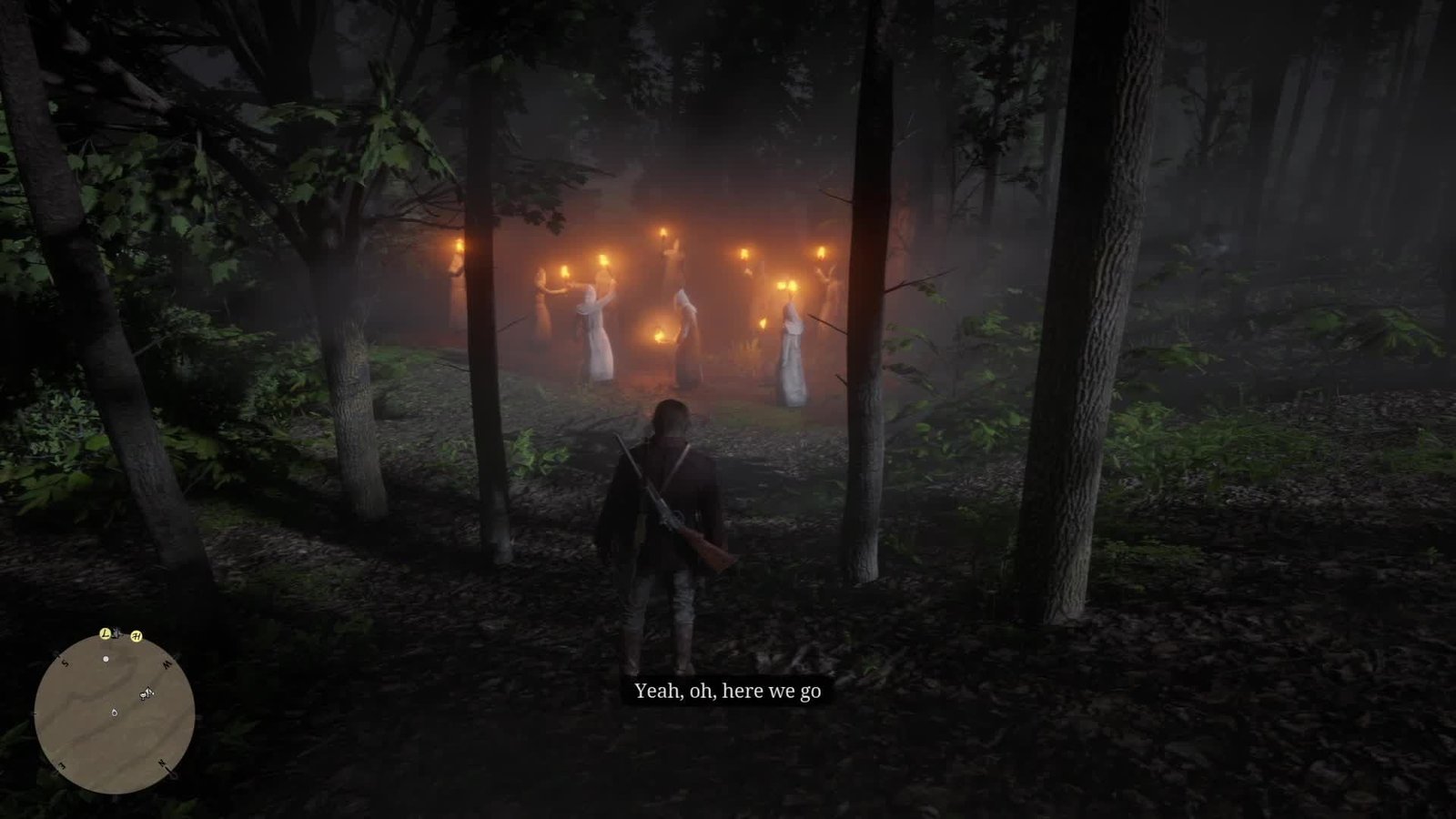Click the white dot blip on minimap
This screenshot has width=1456, height=819.
pos(106,658)
